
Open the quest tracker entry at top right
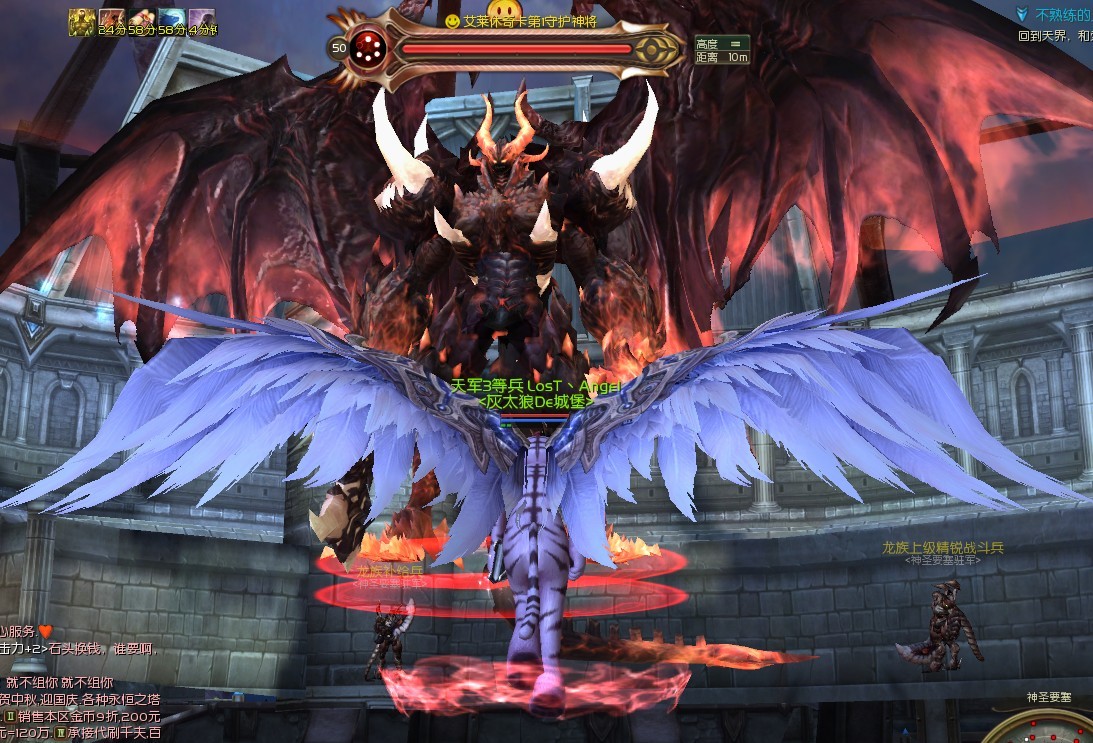pyautogui.click(x=1060, y=15)
